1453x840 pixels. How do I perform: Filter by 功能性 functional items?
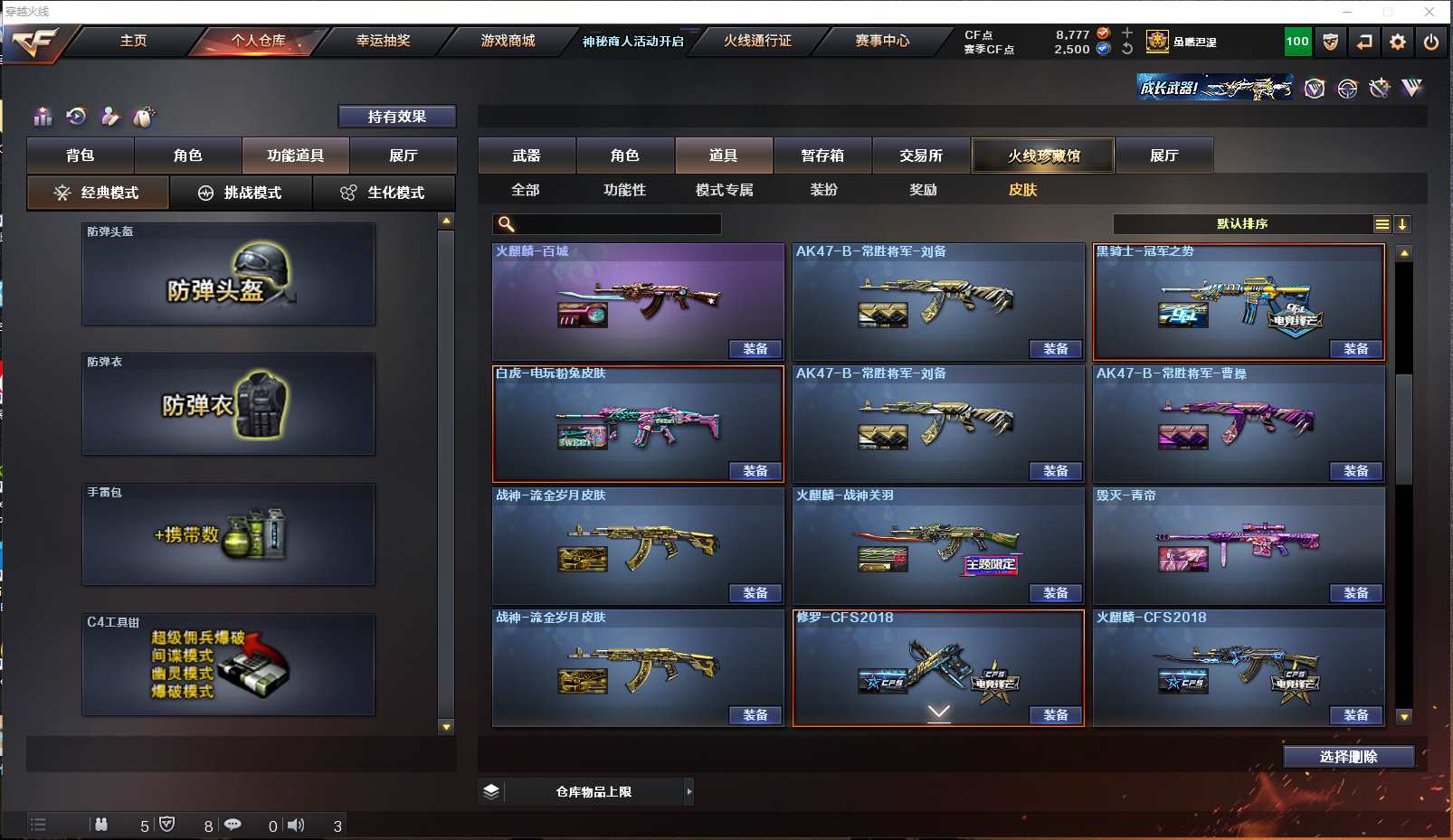[624, 190]
